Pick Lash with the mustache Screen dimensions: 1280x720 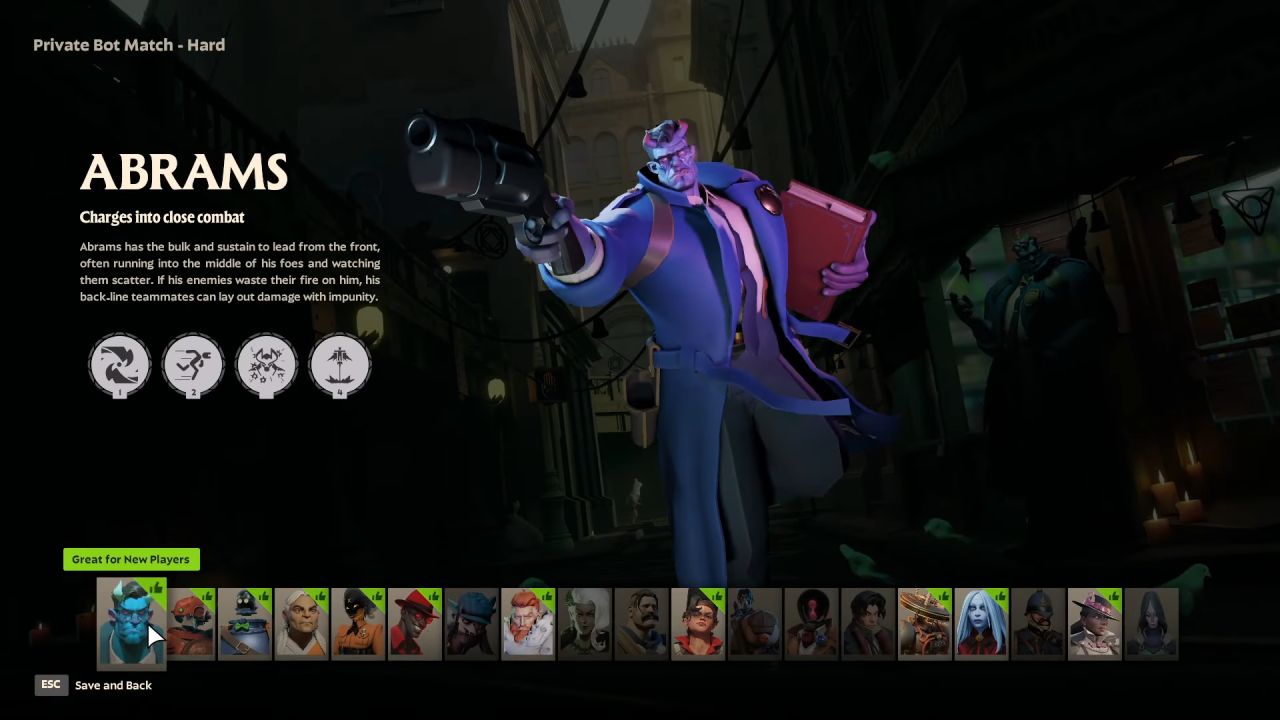tap(641, 623)
